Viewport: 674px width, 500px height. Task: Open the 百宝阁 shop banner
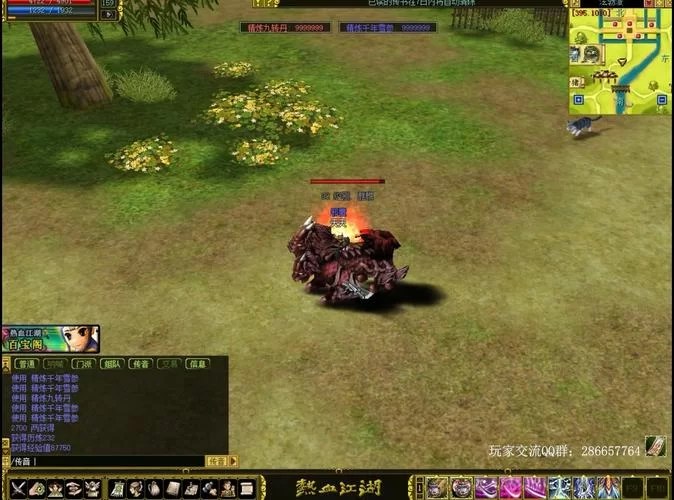click(x=50, y=339)
